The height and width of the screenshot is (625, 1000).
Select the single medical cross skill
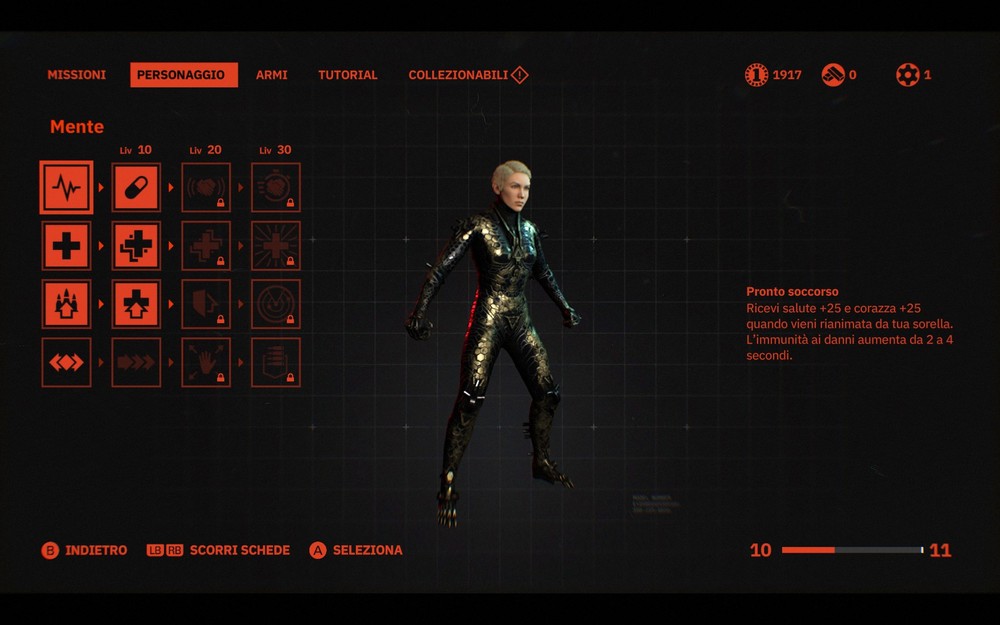click(x=66, y=246)
